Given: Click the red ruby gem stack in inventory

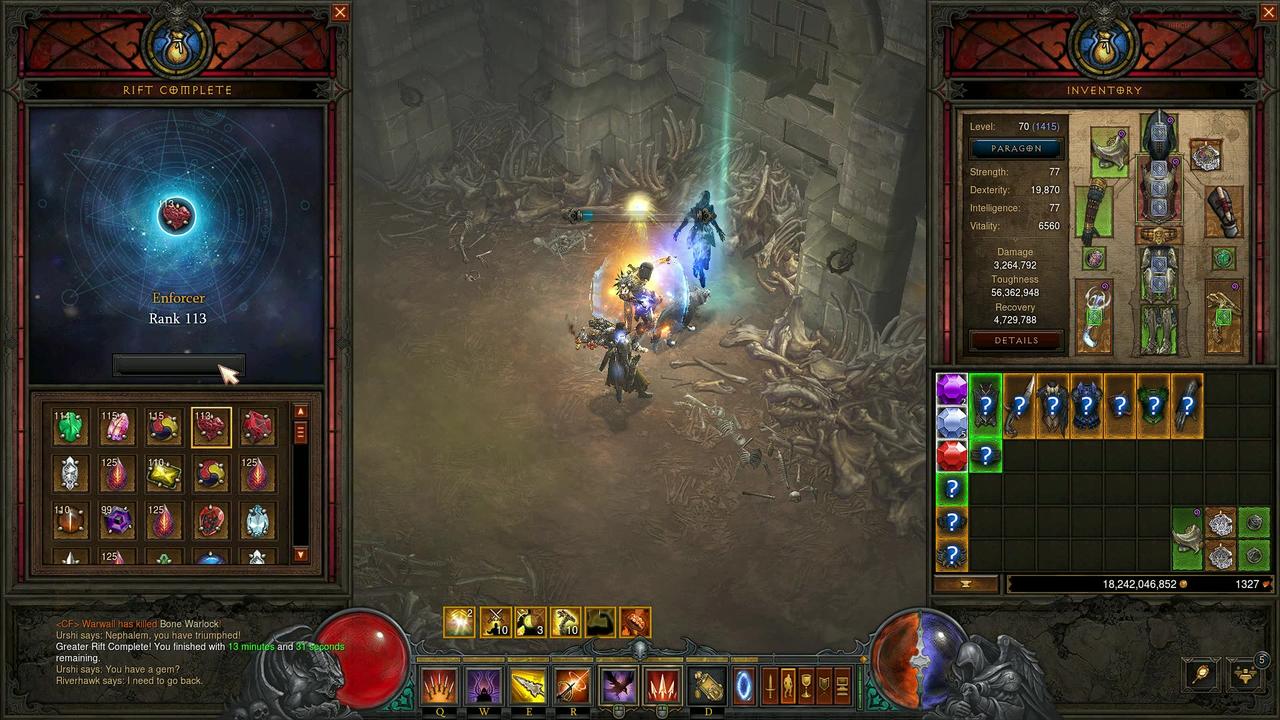Looking at the screenshot, I should tap(951, 455).
